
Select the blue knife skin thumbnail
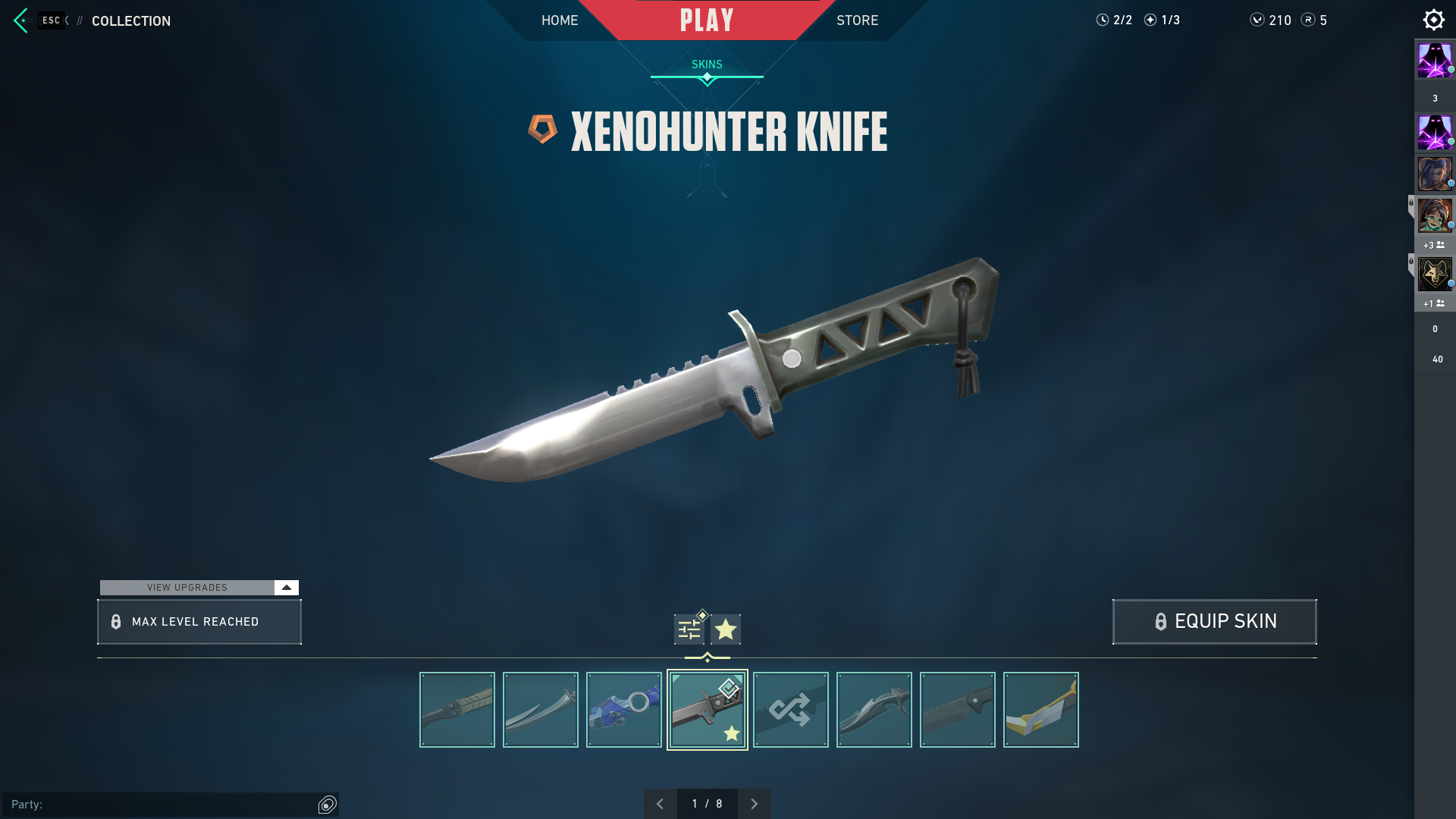tap(623, 709)
